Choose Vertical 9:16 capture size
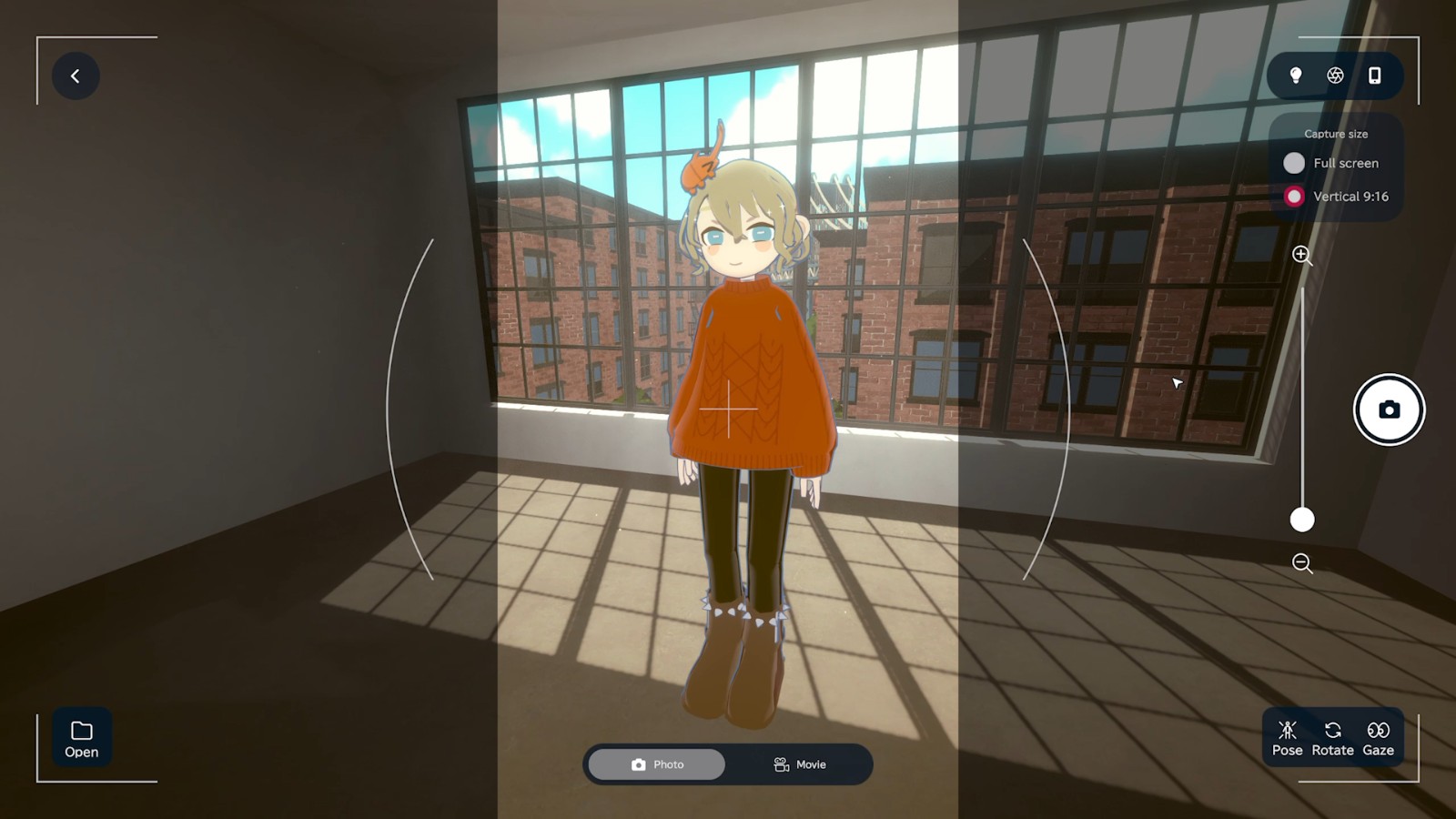Viewport: 1456px width, 819px height. point(1294,197)
